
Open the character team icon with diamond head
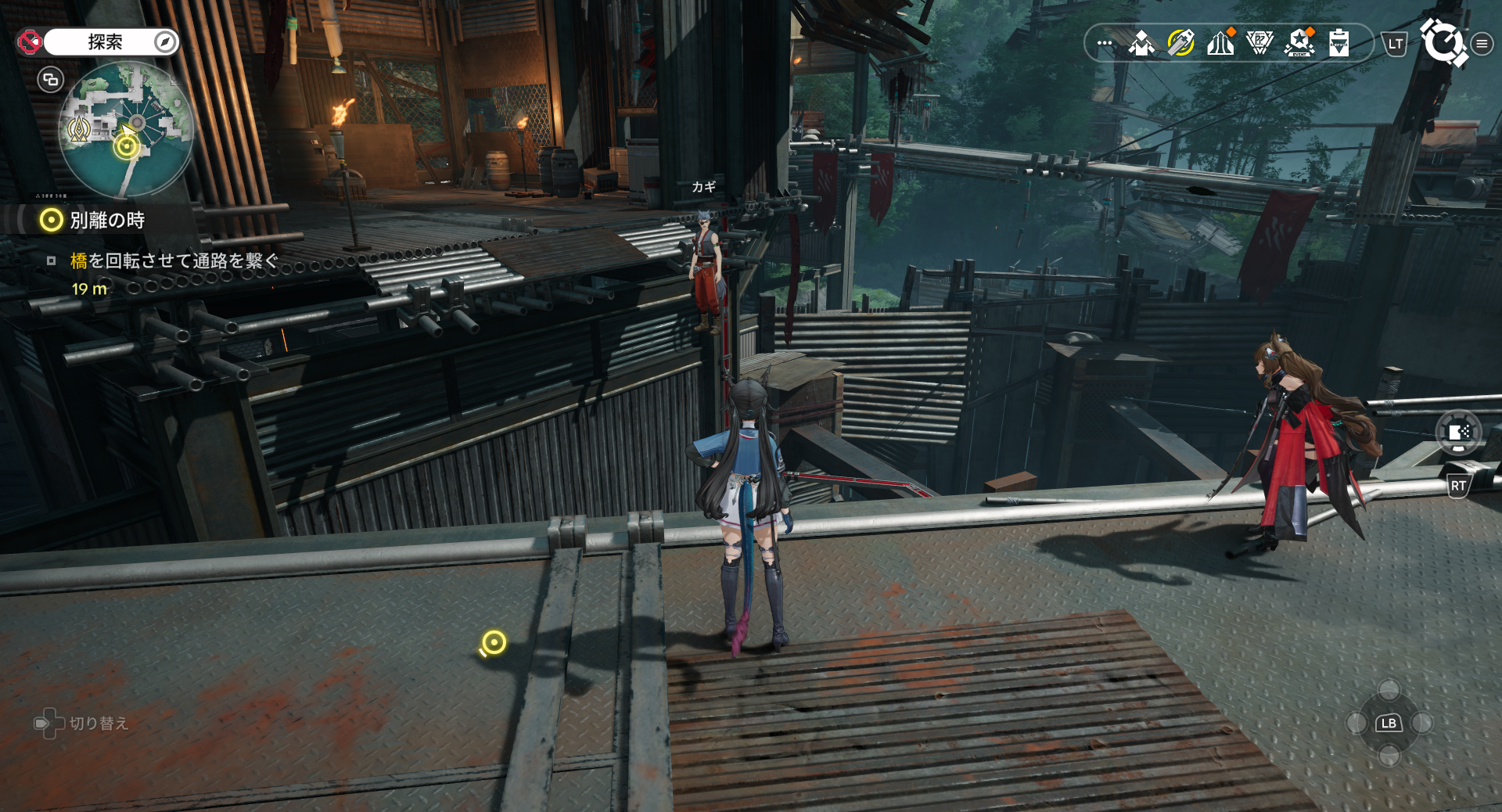tap(1141, 43)
